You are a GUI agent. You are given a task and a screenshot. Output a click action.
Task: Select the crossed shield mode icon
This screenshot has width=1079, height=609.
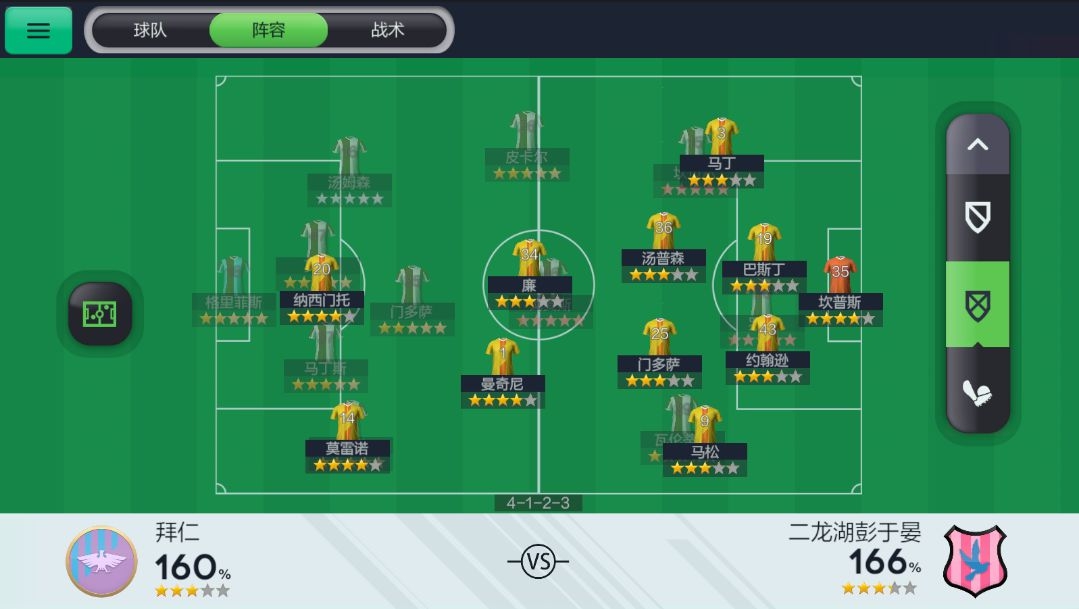pos(977,303)
